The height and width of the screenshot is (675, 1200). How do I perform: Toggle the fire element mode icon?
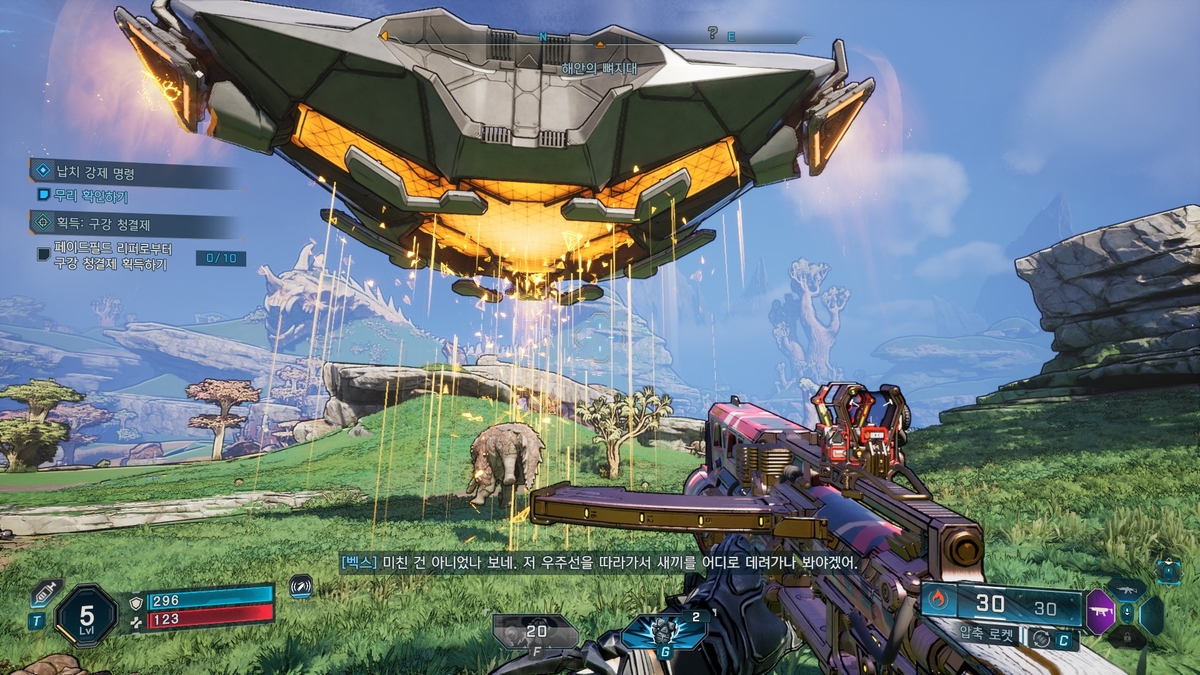point(937,600)
